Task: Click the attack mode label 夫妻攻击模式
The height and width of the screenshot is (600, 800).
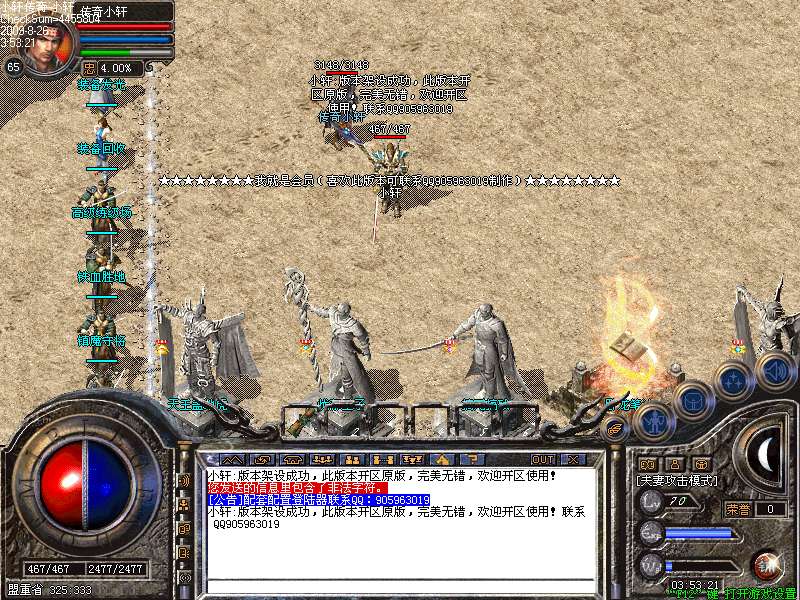Action: click(x=677, y=480)
